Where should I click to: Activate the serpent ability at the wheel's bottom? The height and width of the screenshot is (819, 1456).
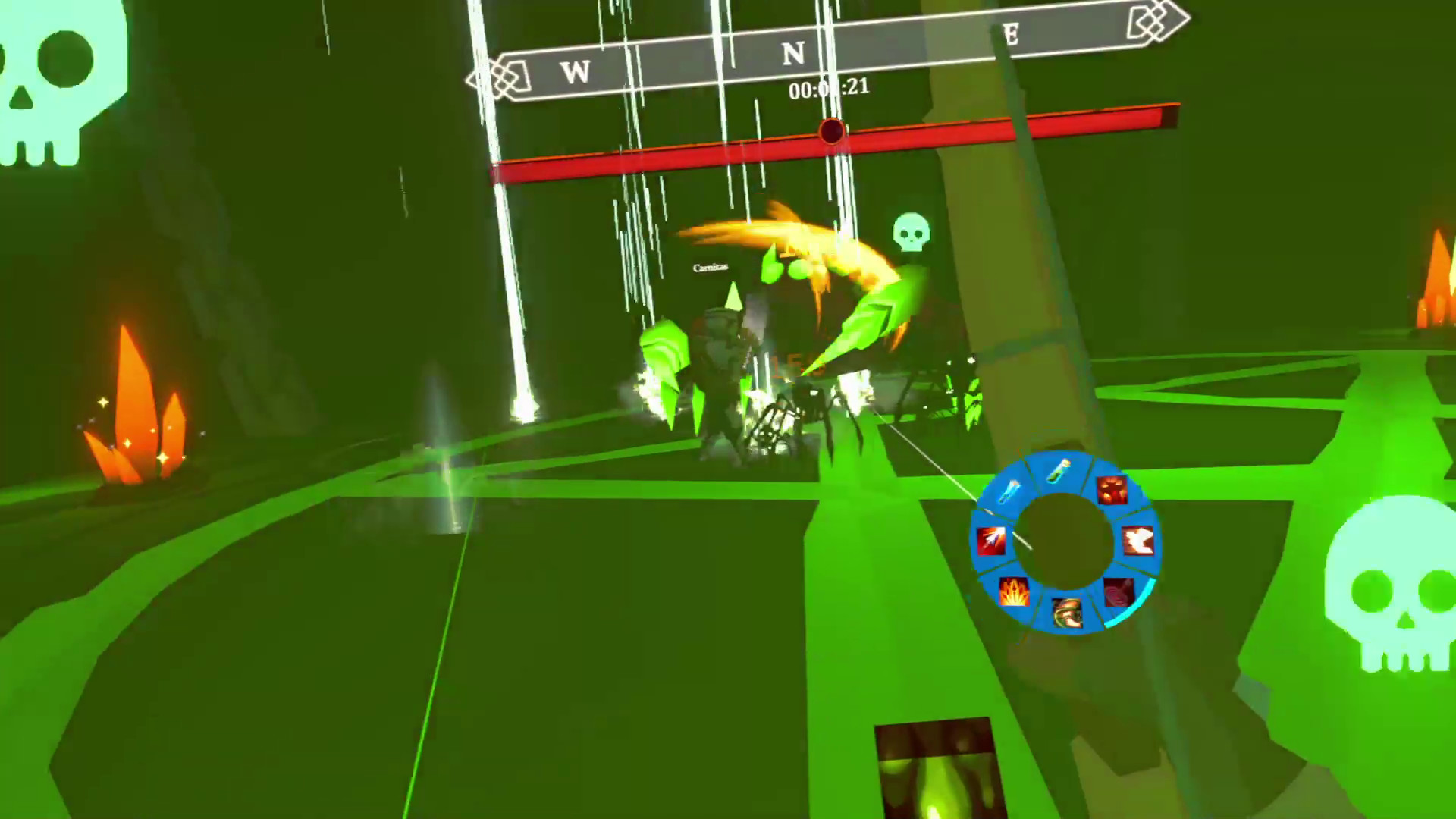coord(1067,612)
